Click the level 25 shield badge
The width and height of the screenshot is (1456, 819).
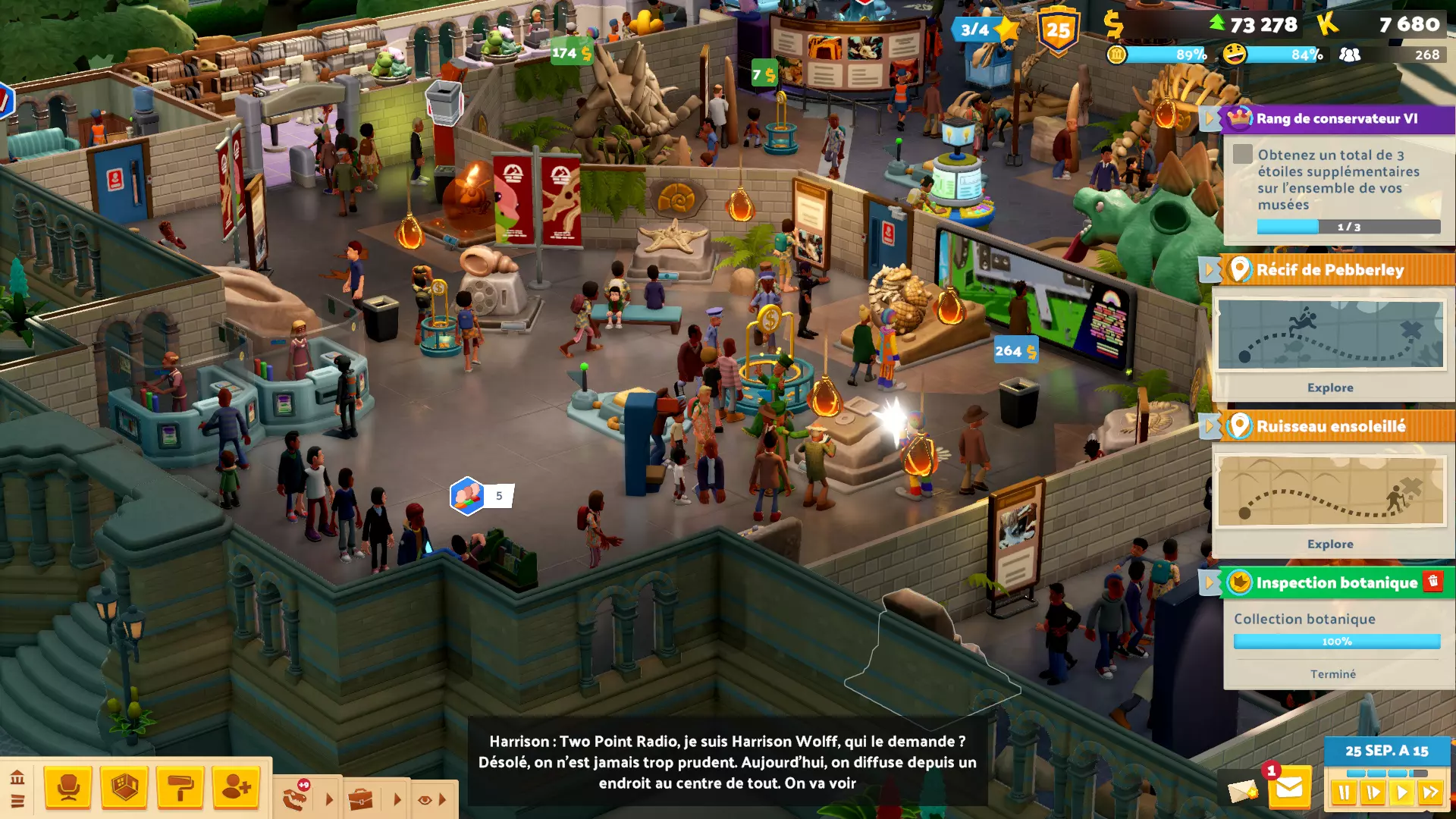click(1058, 30)
